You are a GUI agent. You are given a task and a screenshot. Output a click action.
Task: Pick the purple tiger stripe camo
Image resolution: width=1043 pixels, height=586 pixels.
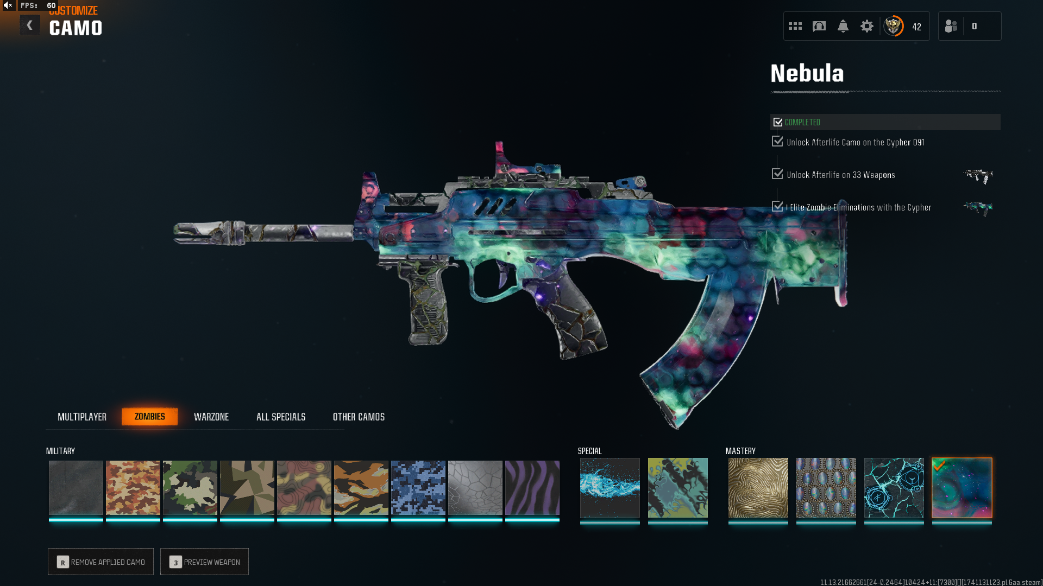click(532, 488)
